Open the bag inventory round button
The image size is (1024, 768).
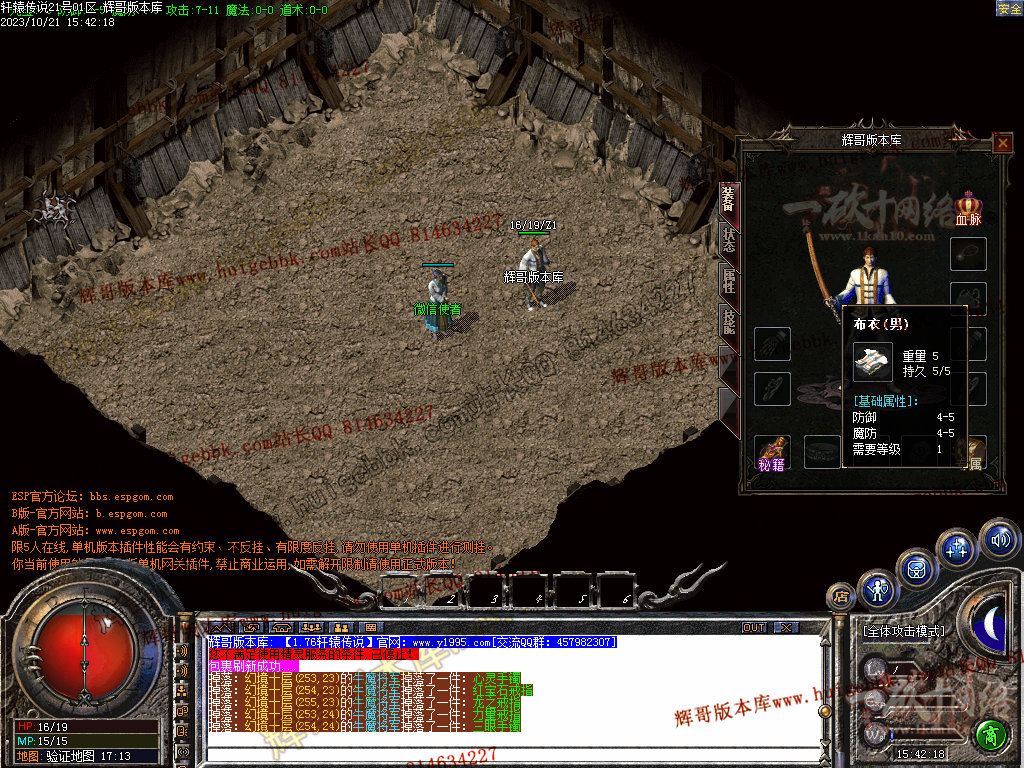(x=916, y=567)
